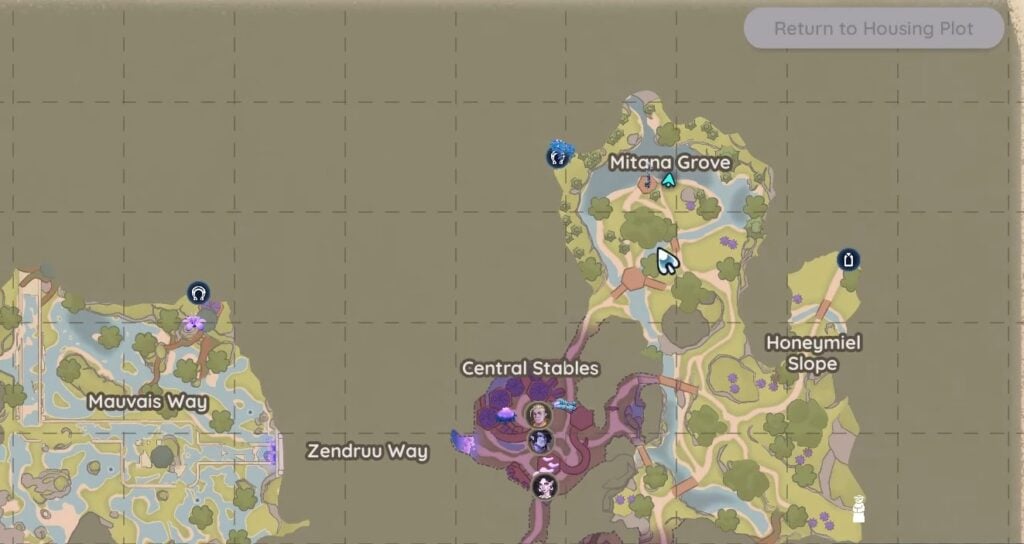This screenshot has width=1024, height=544.
Task: Click the teal player arrow marker
Action: tap(668, 180)
